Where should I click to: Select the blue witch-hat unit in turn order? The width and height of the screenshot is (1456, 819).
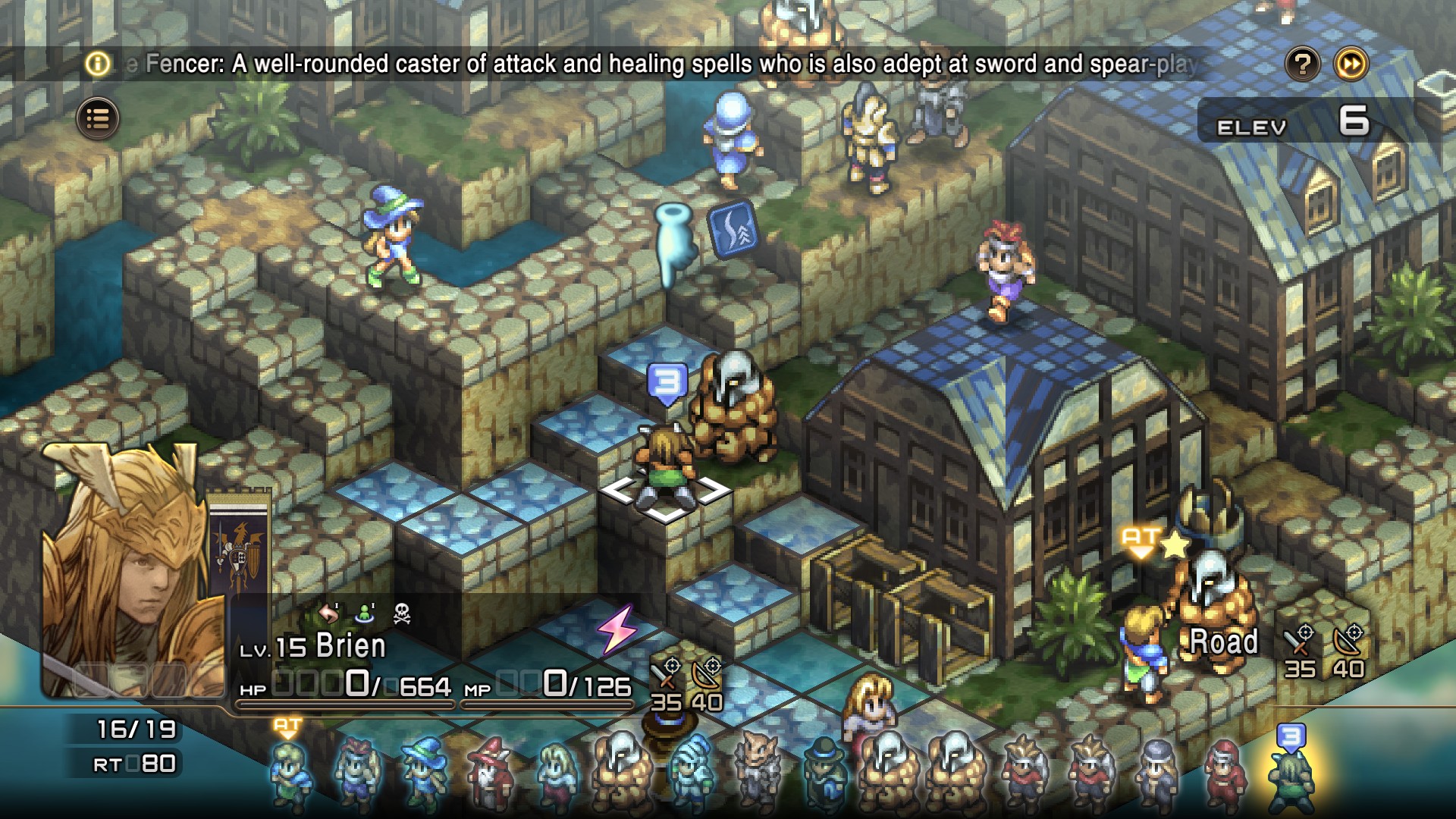[x=423, y=772]
